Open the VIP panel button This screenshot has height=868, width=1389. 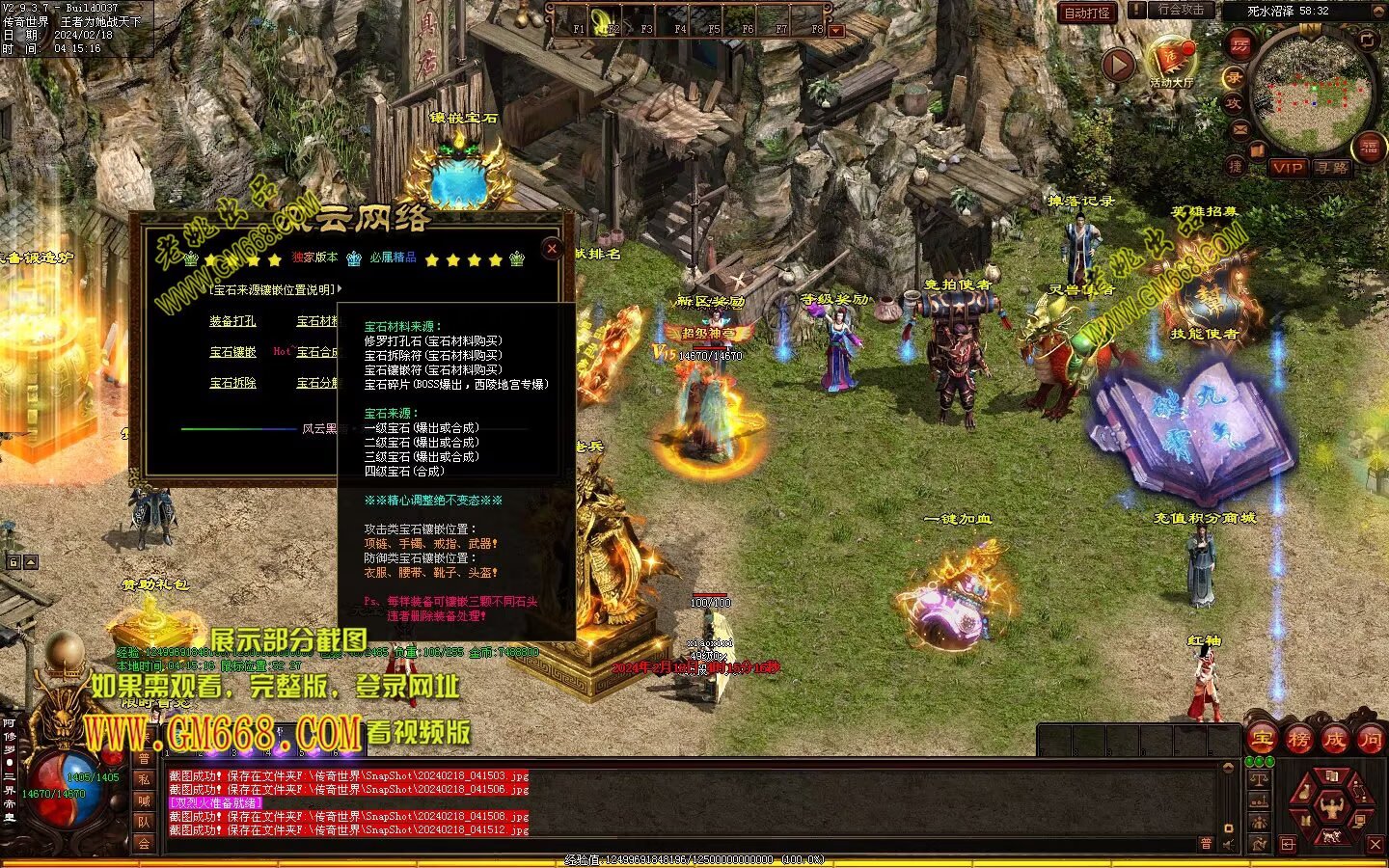1288,168
